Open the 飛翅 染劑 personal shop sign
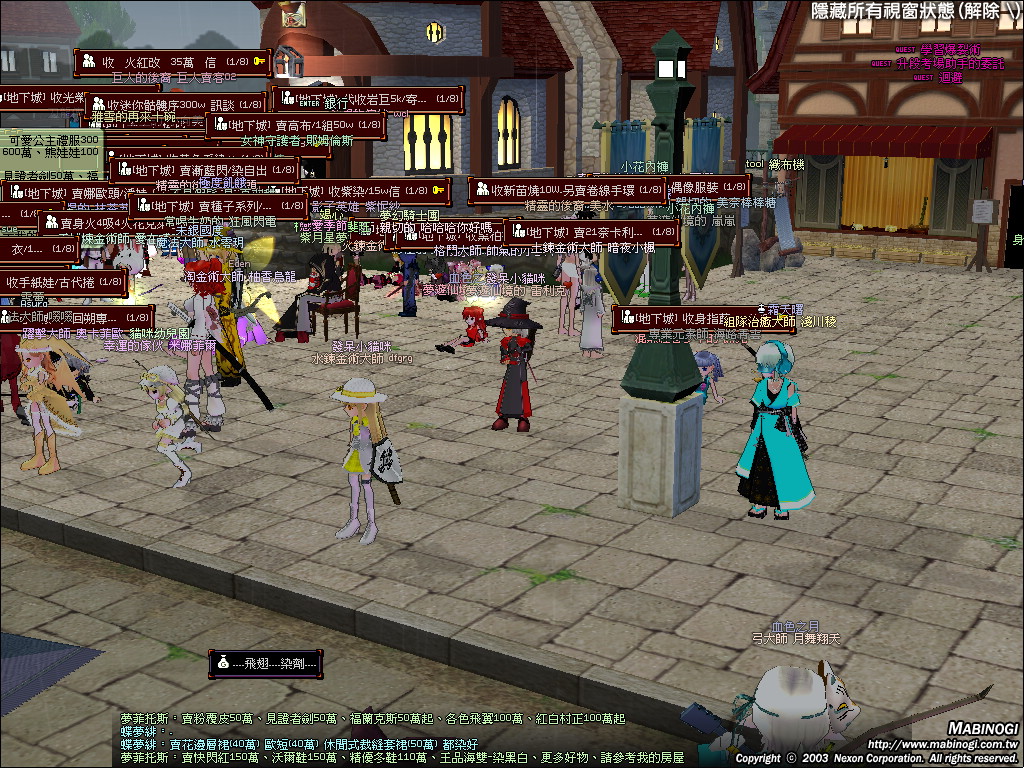The image size is (1024, 768). (265, 662)
